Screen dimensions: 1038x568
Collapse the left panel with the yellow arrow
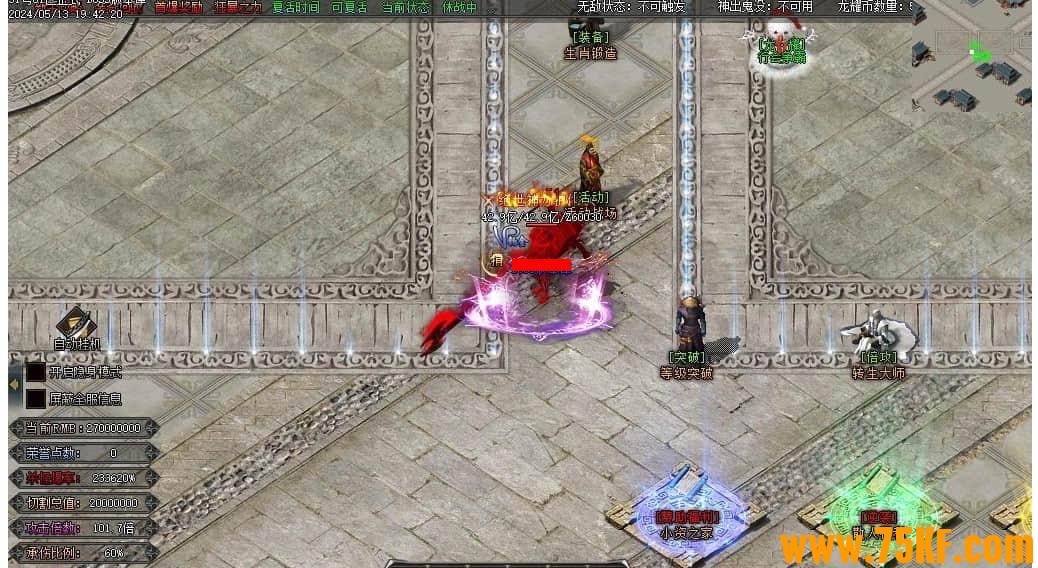pos(14,383)
